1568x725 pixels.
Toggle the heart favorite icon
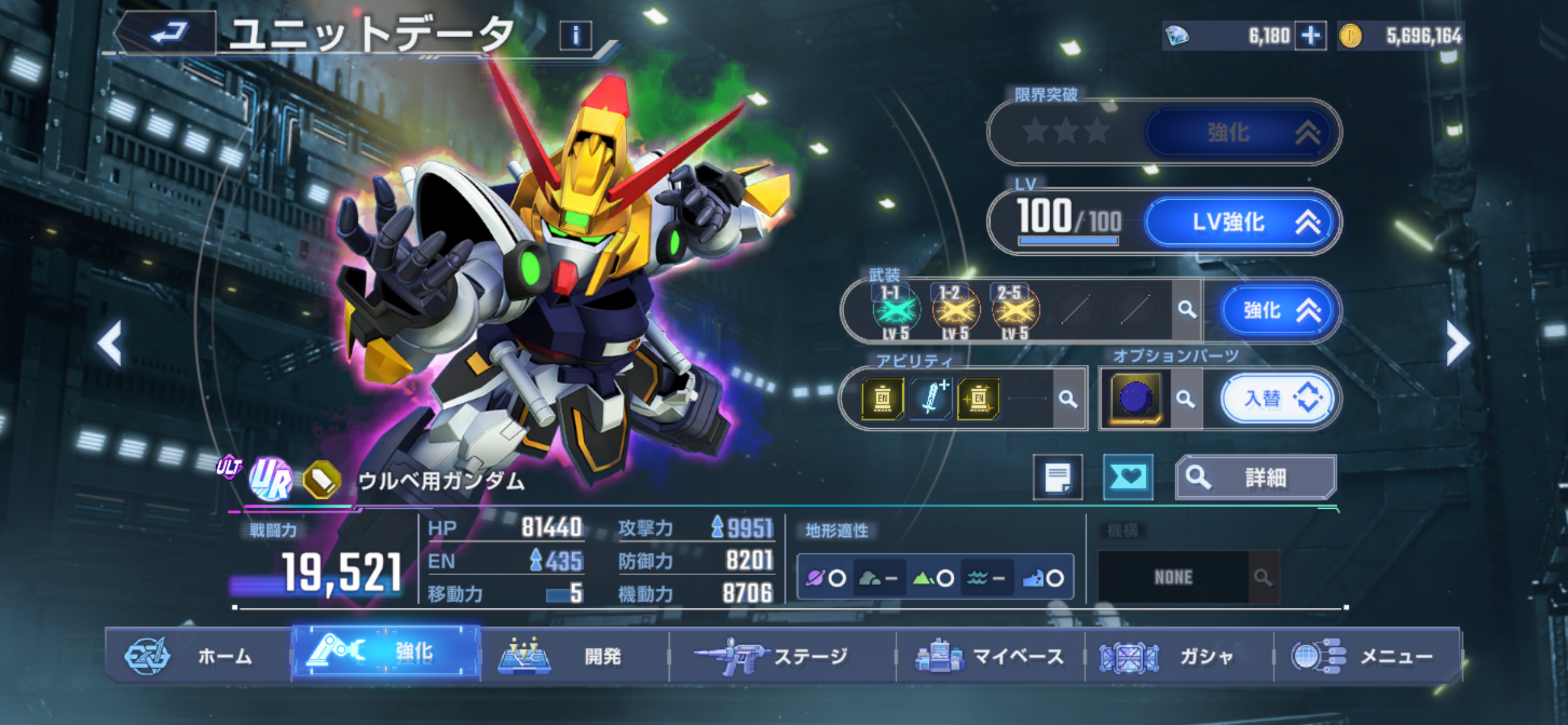pyautogui.click(x=1128, y=477)
